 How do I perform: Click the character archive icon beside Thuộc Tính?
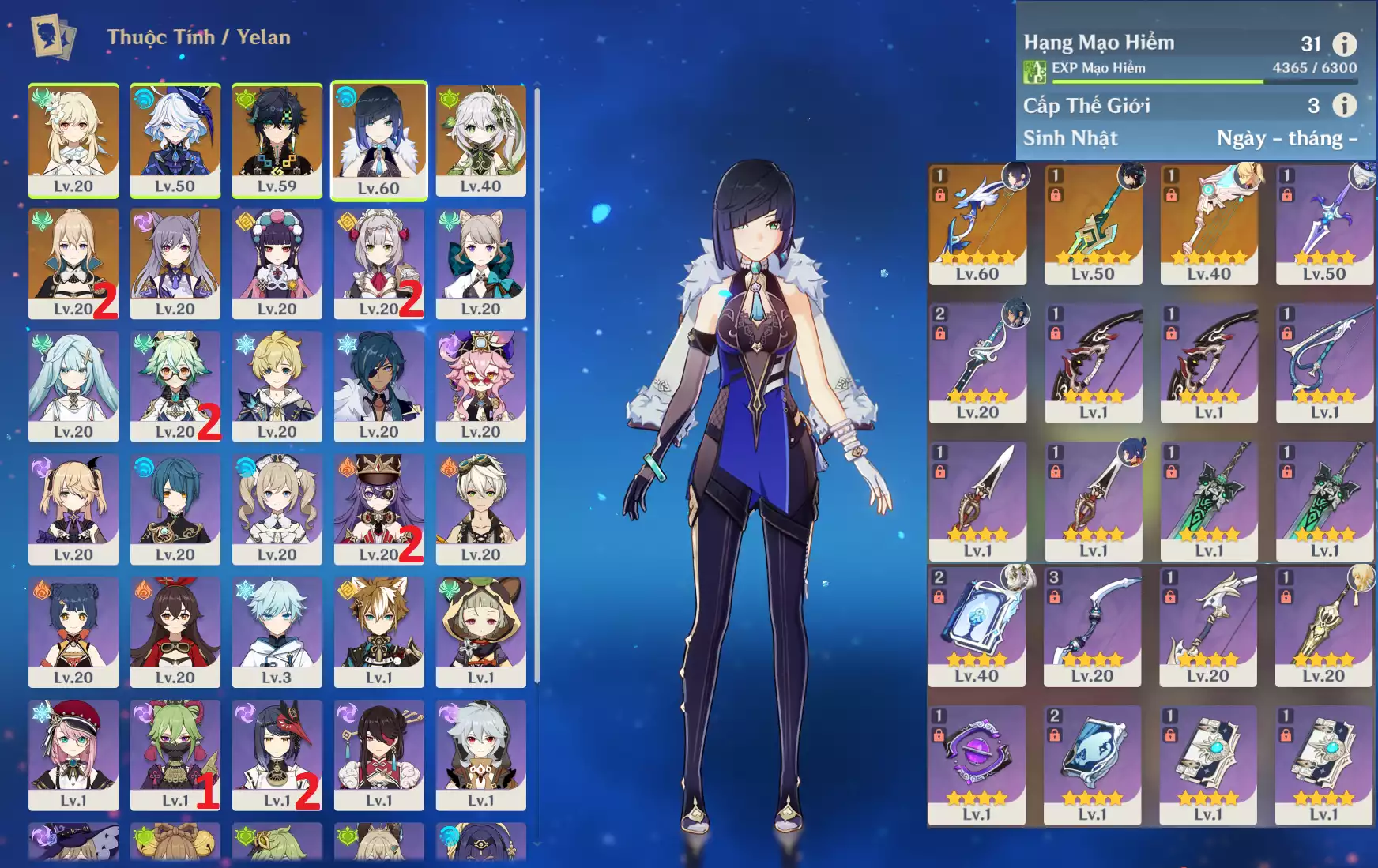pyautogui.click(x=52, y=36)
